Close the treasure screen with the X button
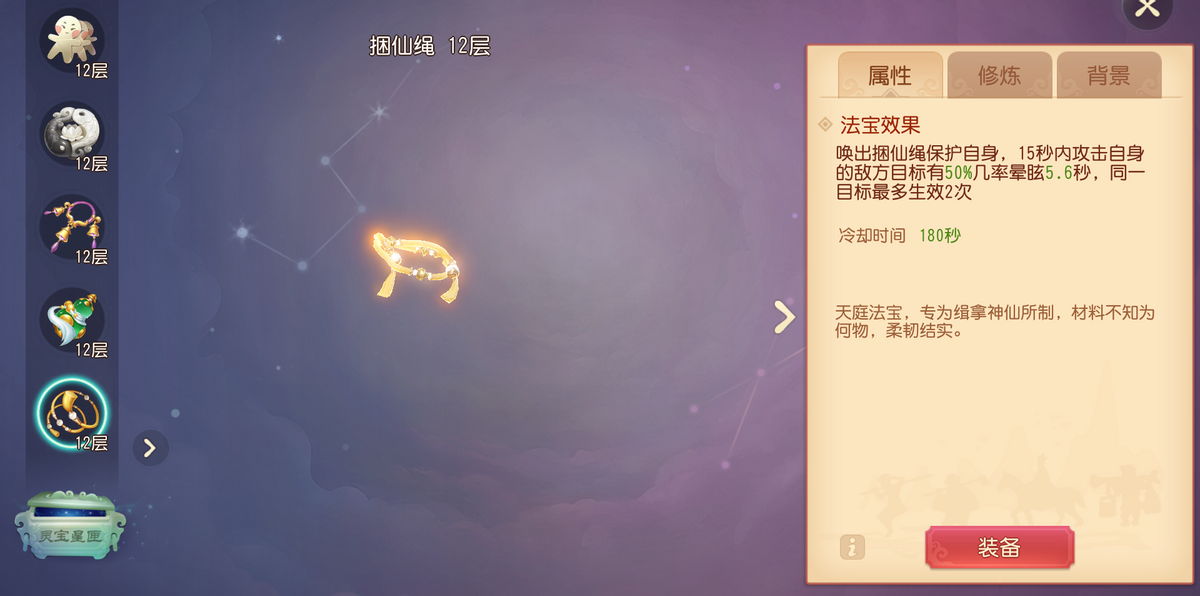The image size is (1200, 596). pyautogui.click(x=1147, y=9)
